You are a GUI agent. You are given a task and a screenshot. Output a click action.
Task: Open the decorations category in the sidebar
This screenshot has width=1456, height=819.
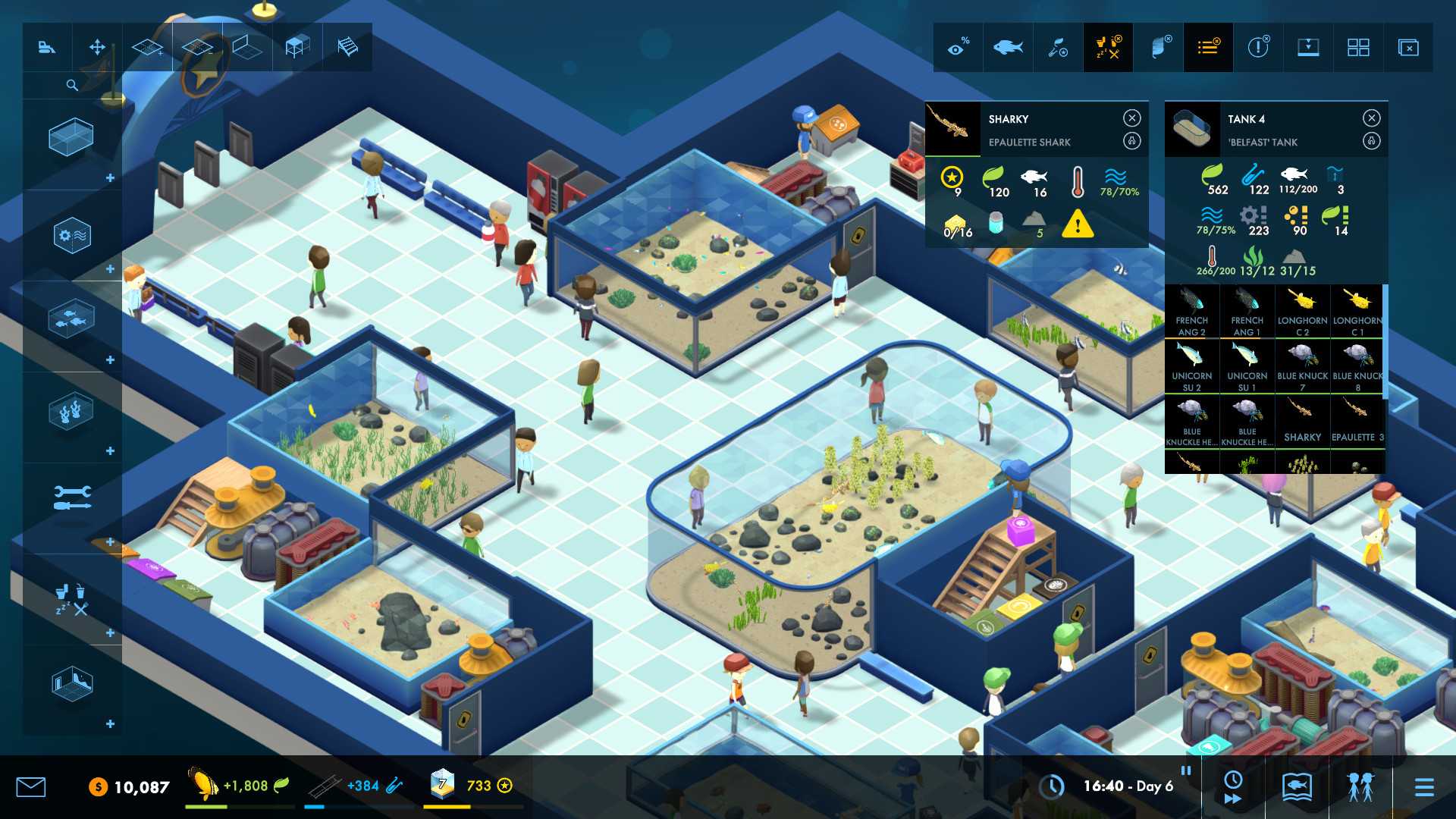pos(71,408)
